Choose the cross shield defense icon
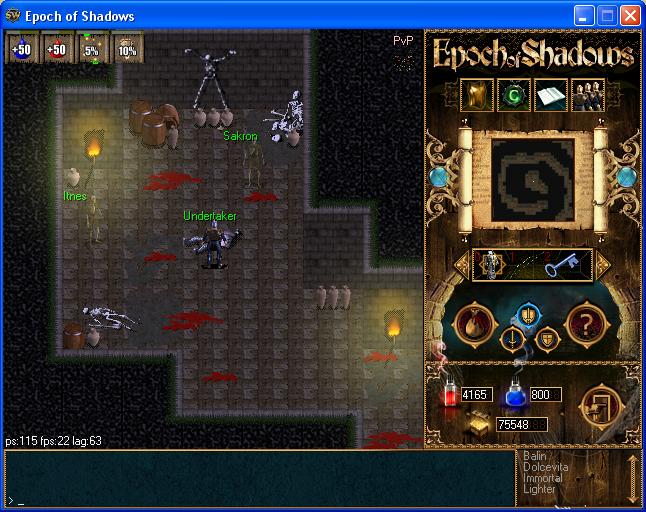The image size is (646, 512). (x=547, y=339)
